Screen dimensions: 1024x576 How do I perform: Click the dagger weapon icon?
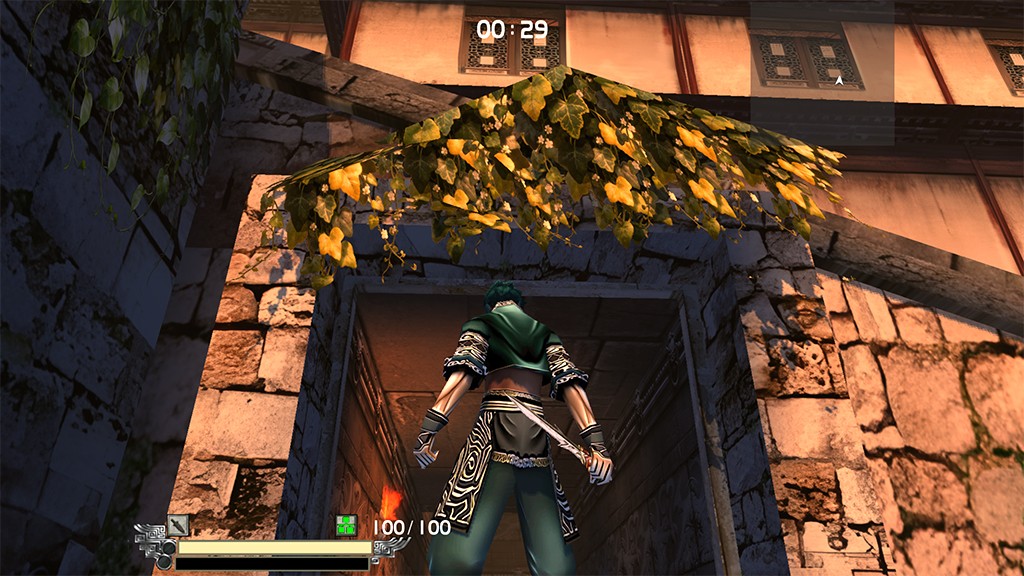[178, 524]
